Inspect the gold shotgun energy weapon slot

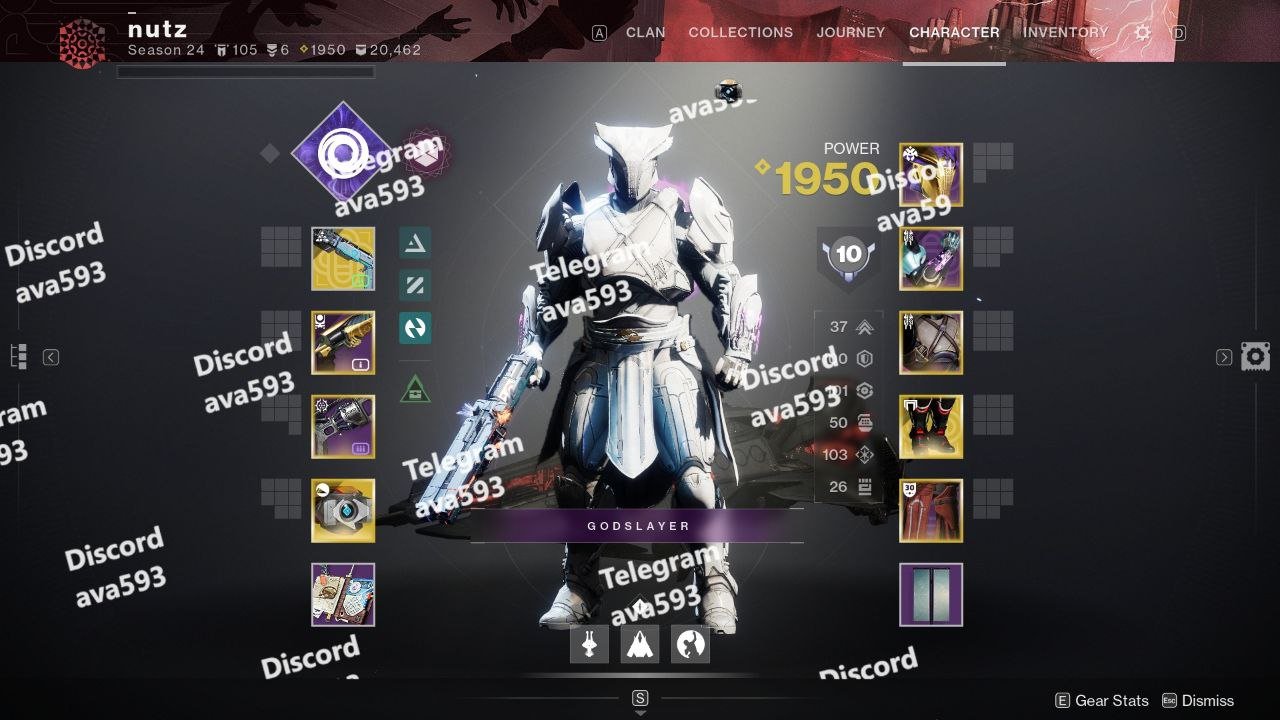pyautogui.click(x=343, y=343)
